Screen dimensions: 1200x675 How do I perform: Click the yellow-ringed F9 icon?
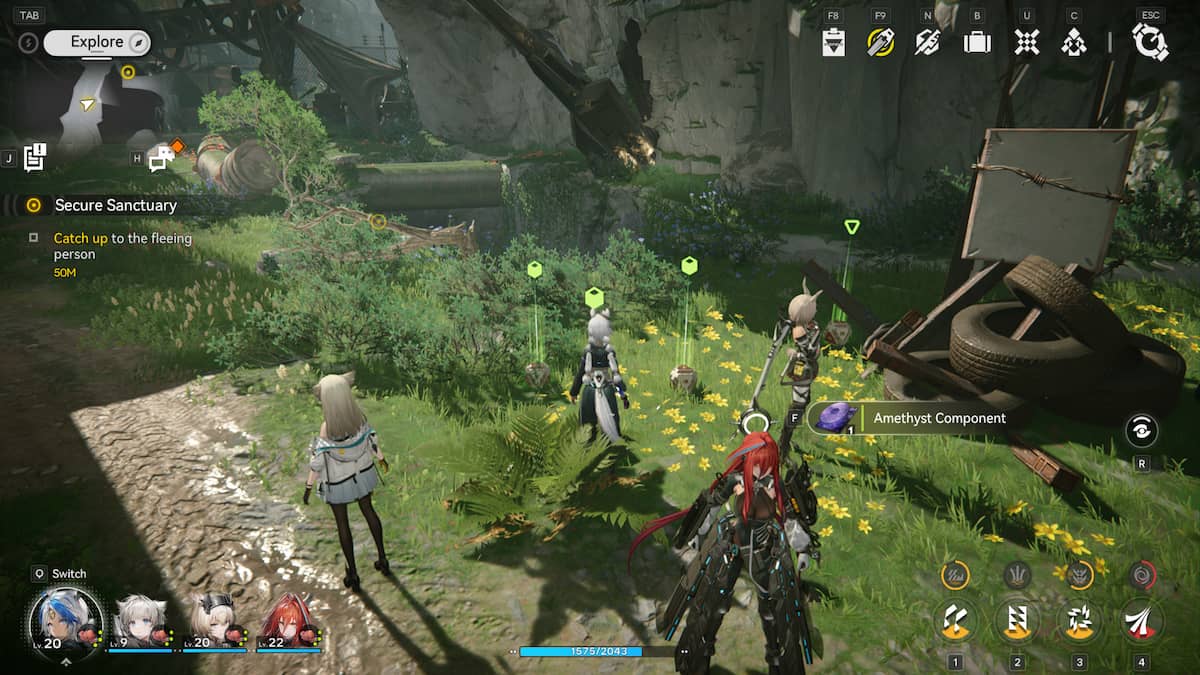pyautogui.click(x=880, y=42)
